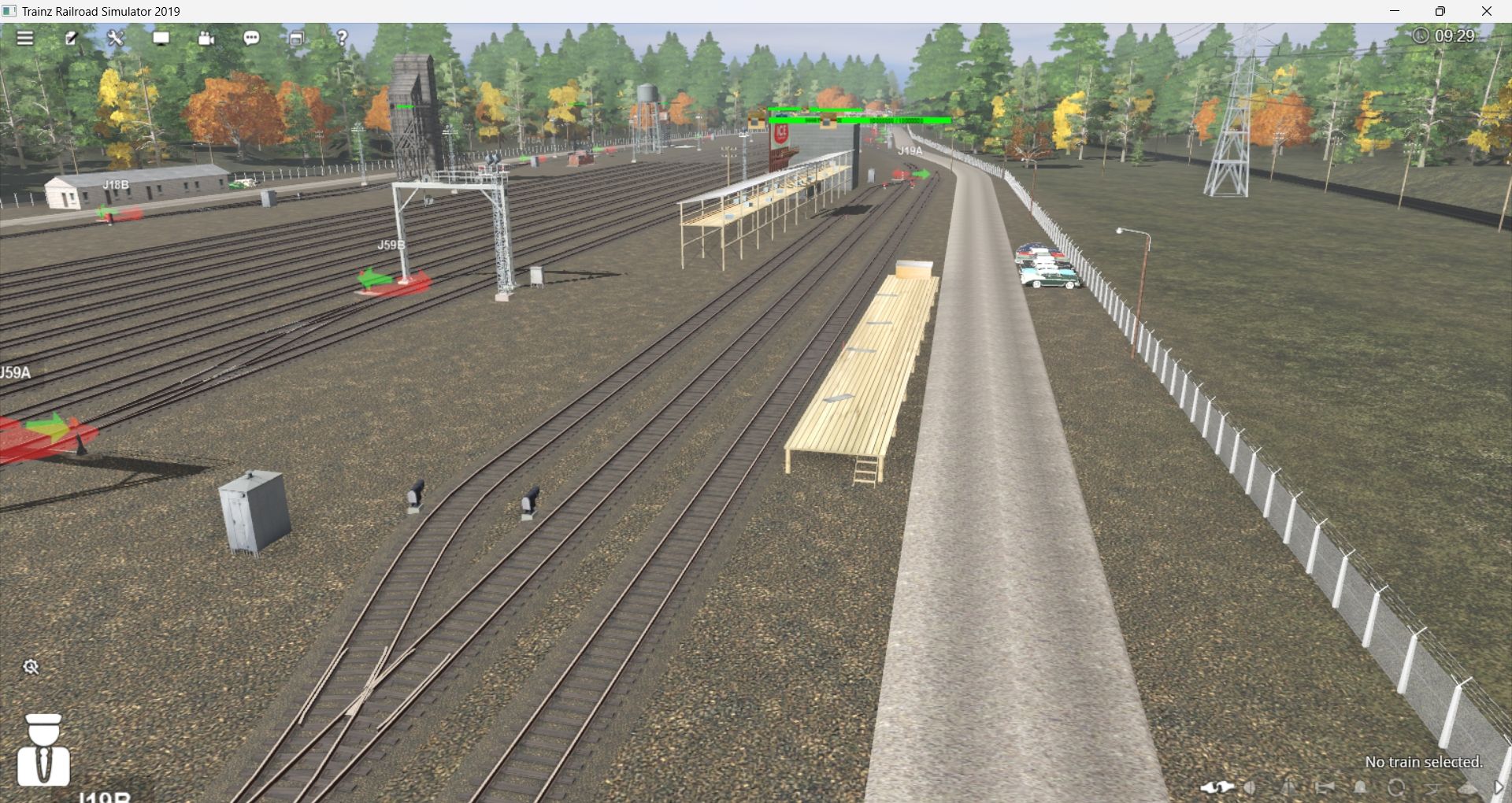Ring the bell icon
The height and width of the screenshot is (803, 1512).
1360,787
